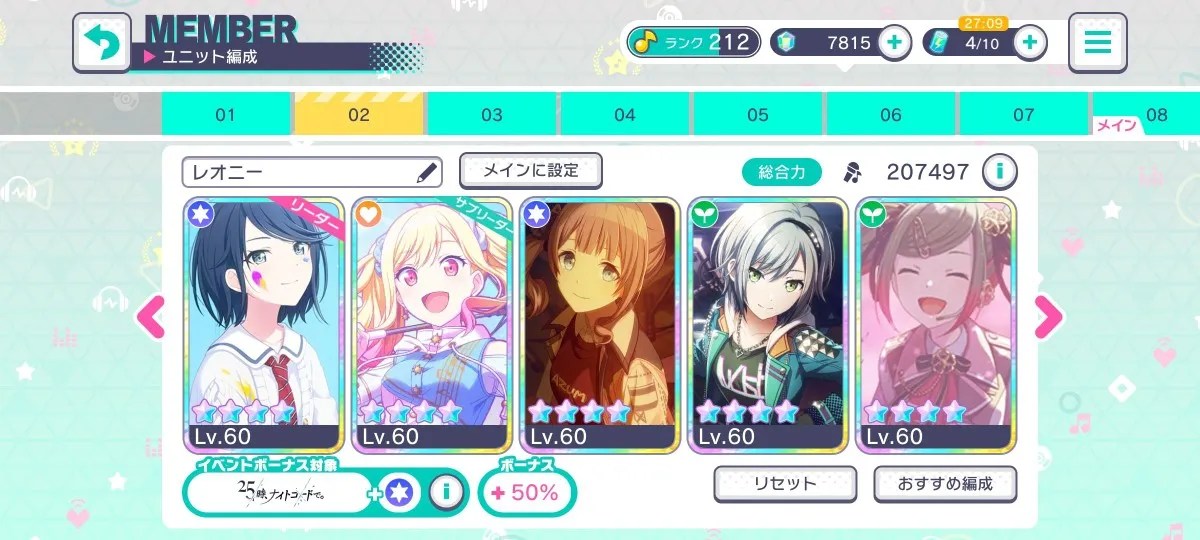Switch to unit tab 04
1200x540 pixels.
point(625,115)
